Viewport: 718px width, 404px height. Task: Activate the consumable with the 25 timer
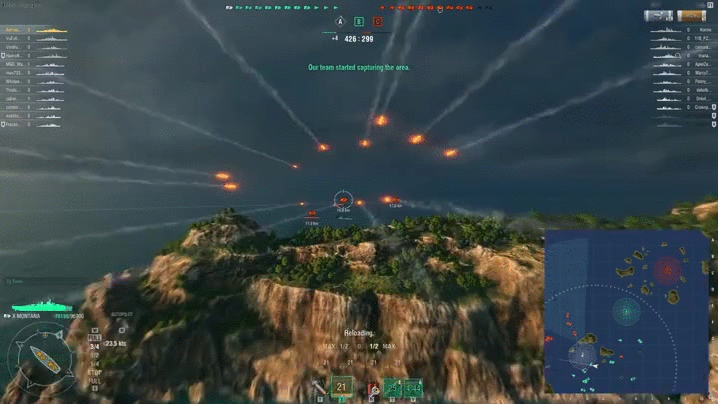[393, 388]
